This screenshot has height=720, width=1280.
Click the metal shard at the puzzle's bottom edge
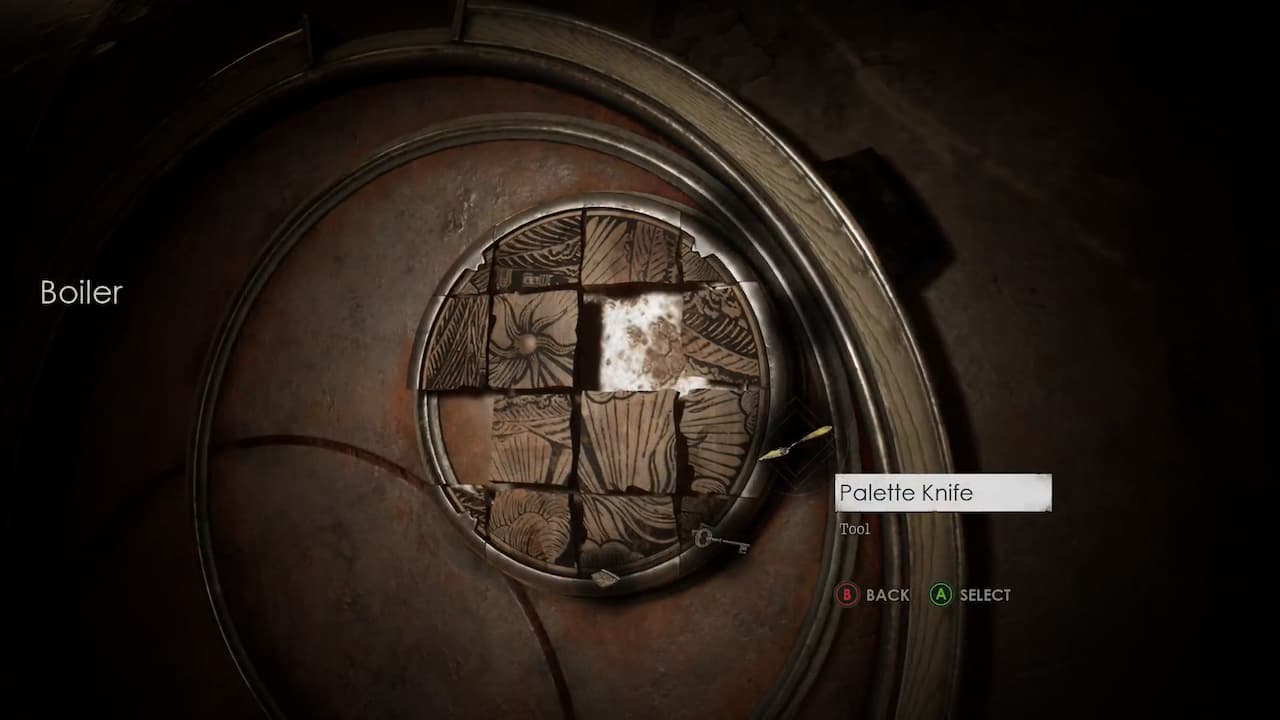point(608,578)
